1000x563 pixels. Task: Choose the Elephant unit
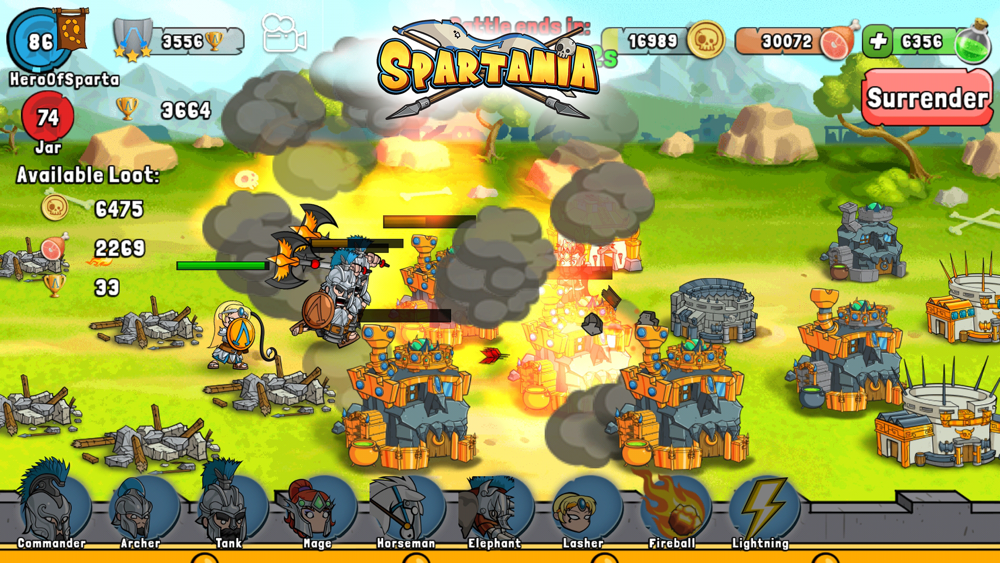[494, 507]
